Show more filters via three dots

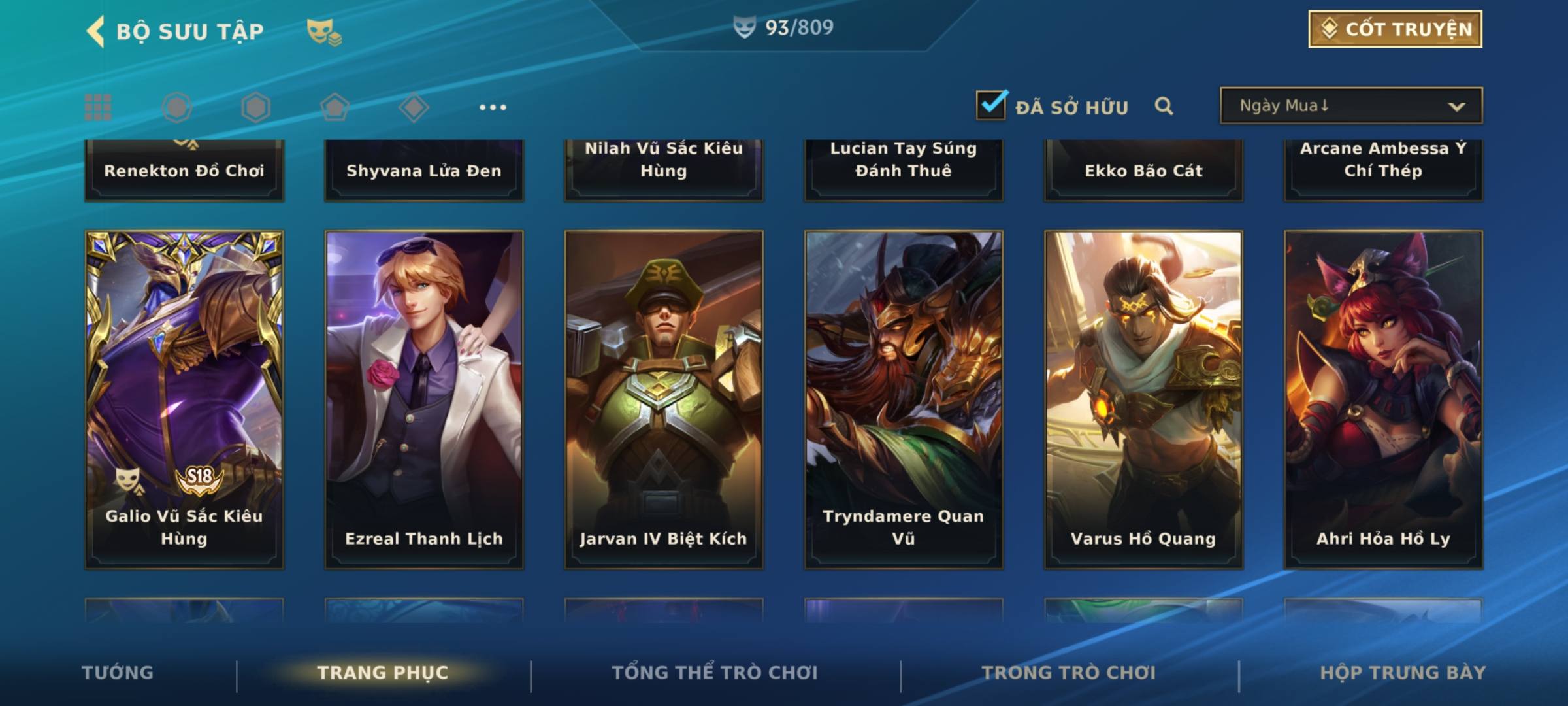coord(493,107)
